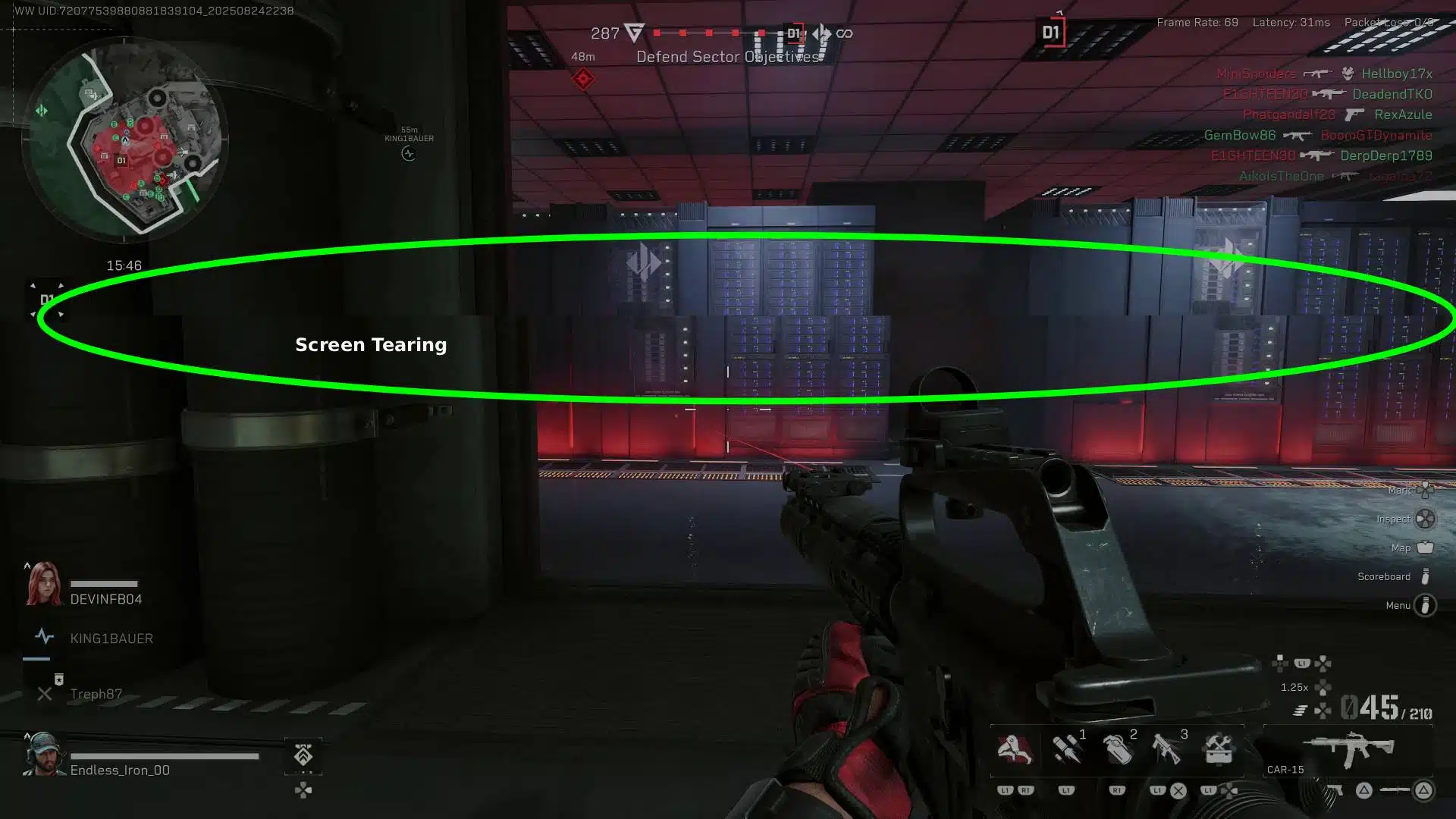
Task: Select the D1 sector tab at top
Action: pyautogui.click(x=1050, y=33)
